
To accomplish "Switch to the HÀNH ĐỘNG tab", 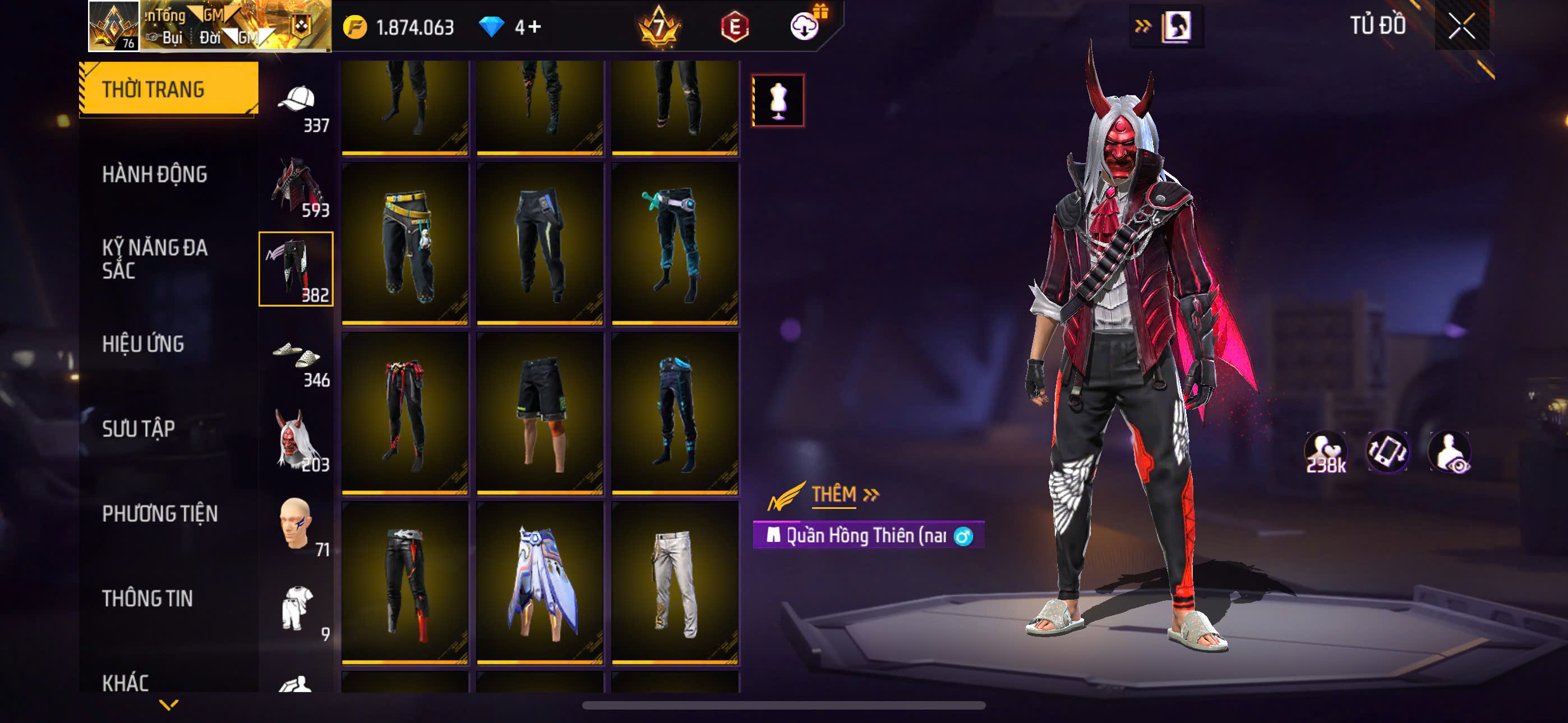I will click(155, 175).
